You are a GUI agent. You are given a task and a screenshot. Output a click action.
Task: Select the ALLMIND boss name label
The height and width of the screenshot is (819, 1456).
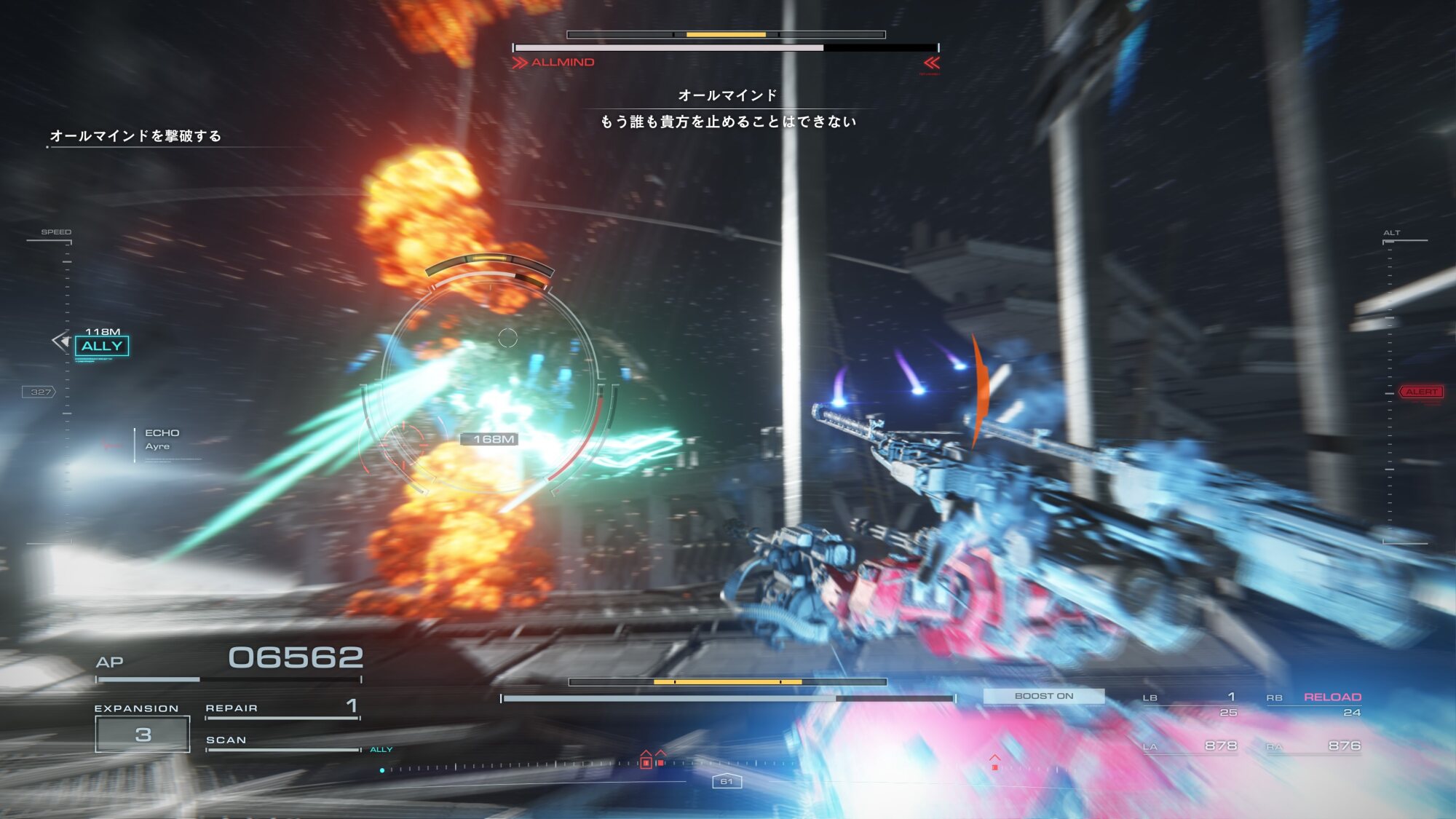point(562,63)
